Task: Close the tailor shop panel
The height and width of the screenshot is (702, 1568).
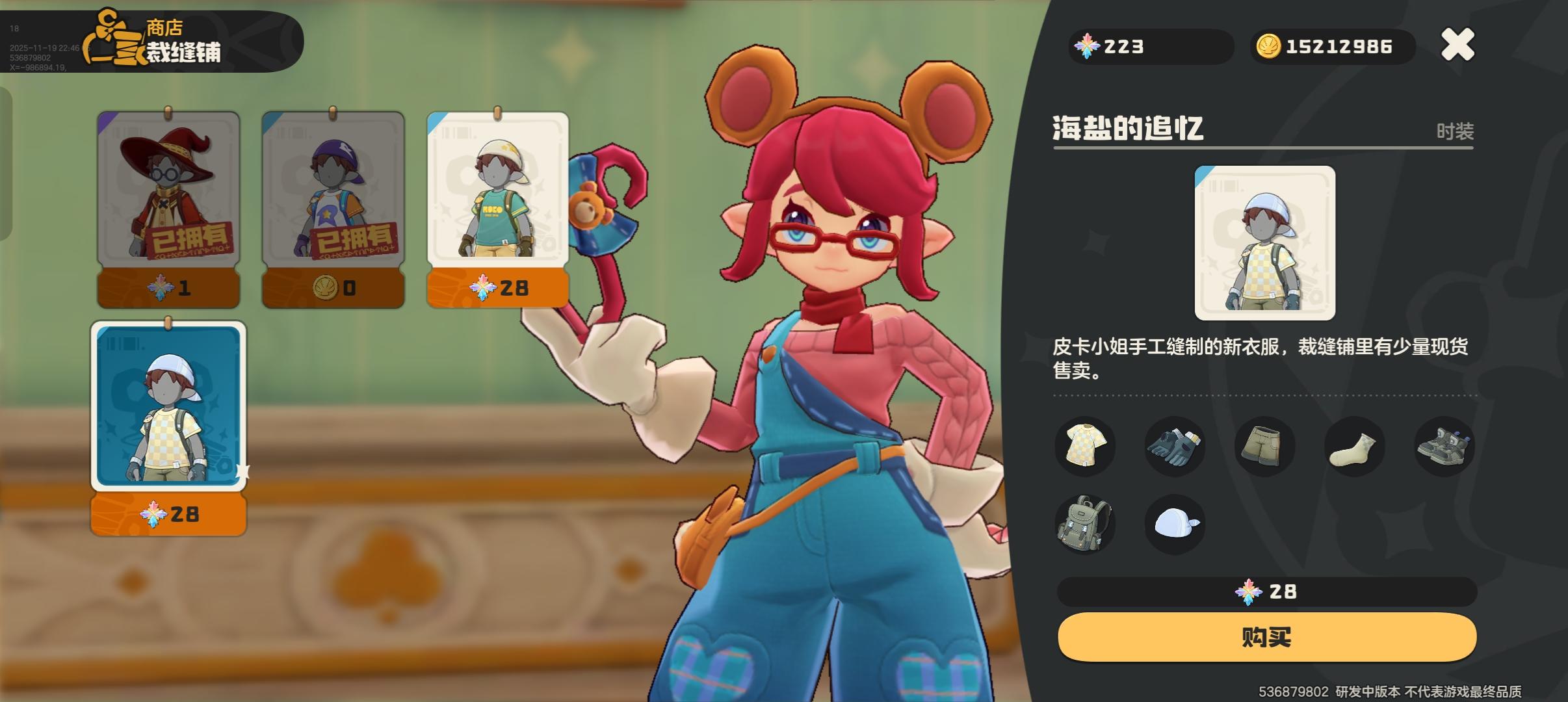Action: [x=1457, y=44]
